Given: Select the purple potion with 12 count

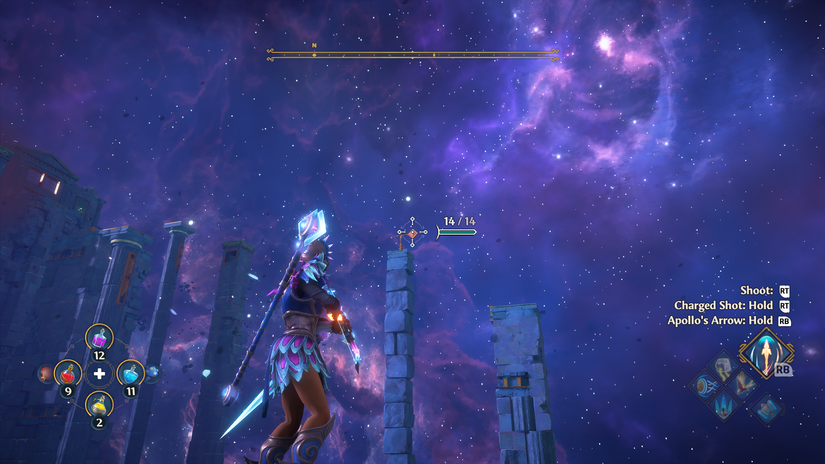Looking at the screenshot, I should point(99,340).
